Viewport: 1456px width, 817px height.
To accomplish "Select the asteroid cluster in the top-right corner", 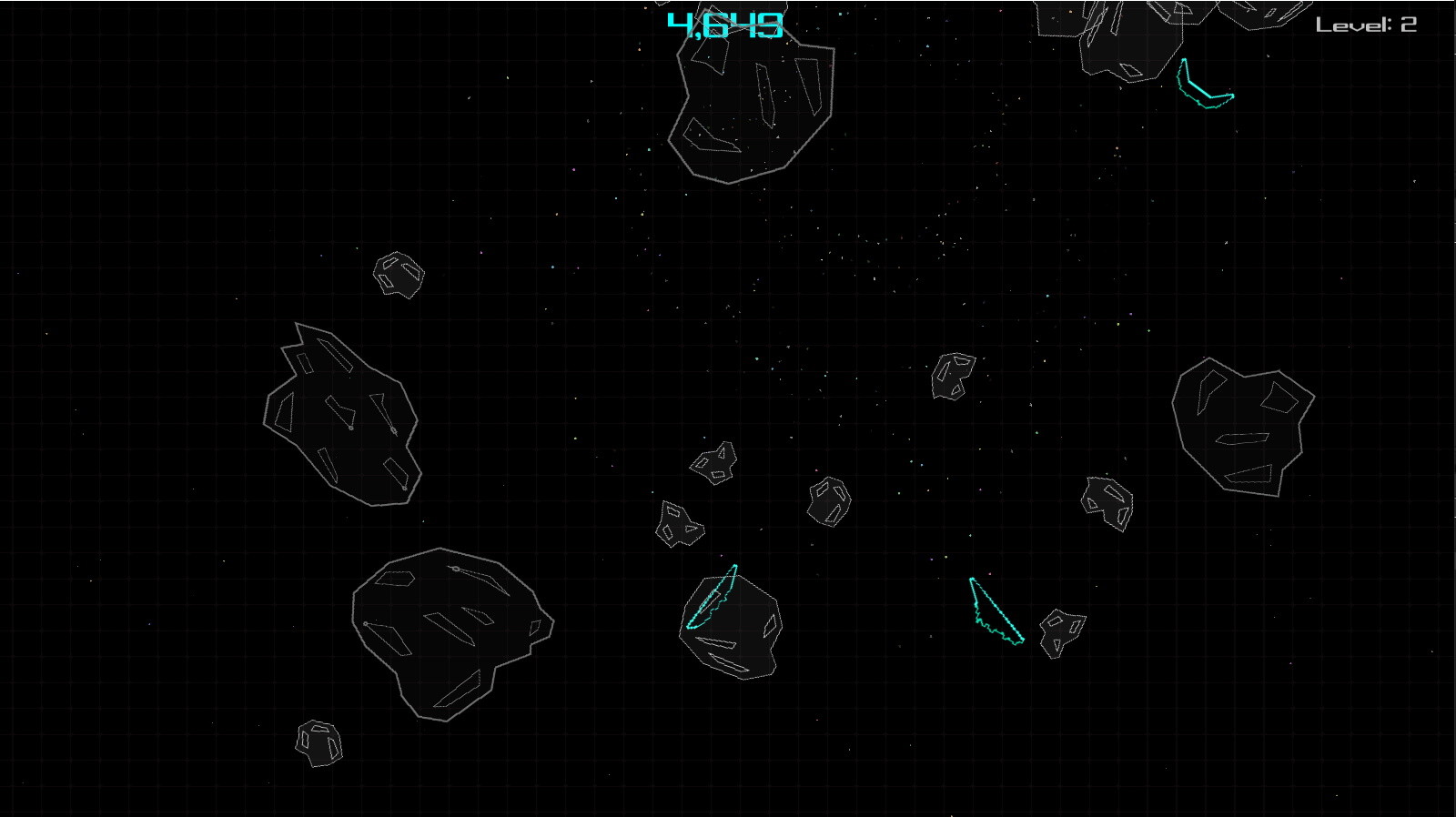I will point(1110,36).
